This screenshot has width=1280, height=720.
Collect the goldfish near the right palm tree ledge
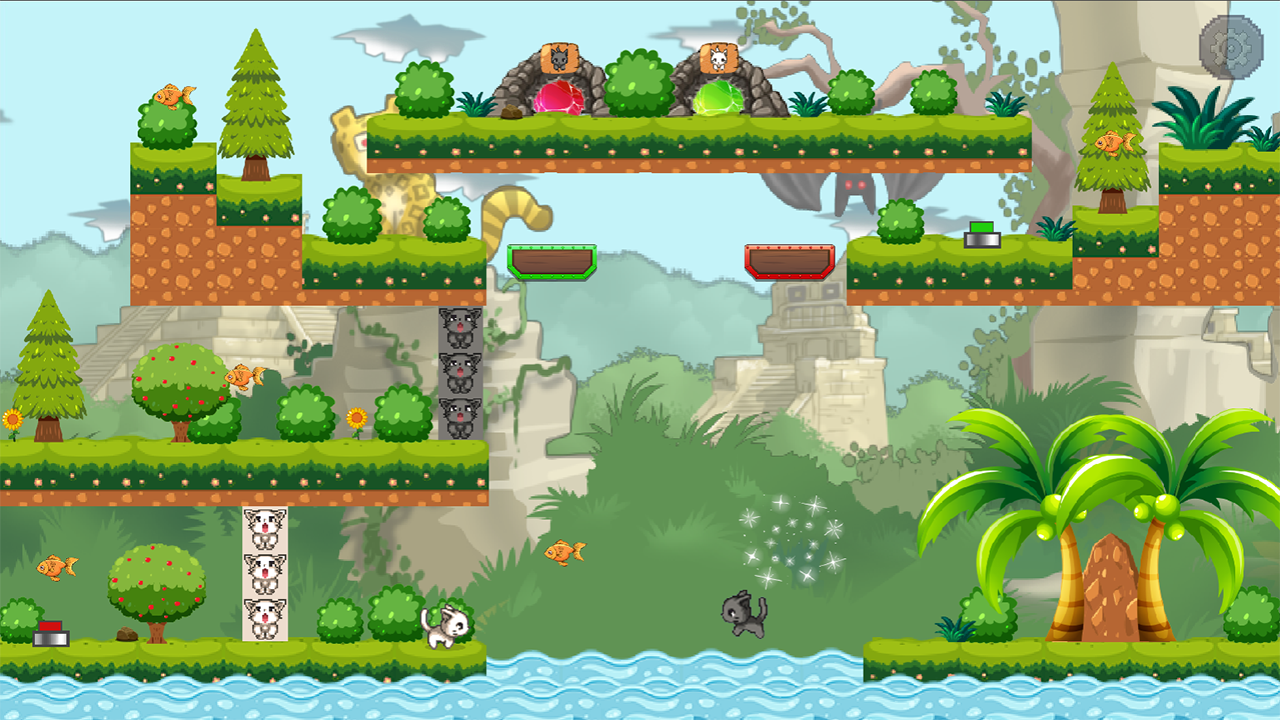click(x=1117, y=142)
